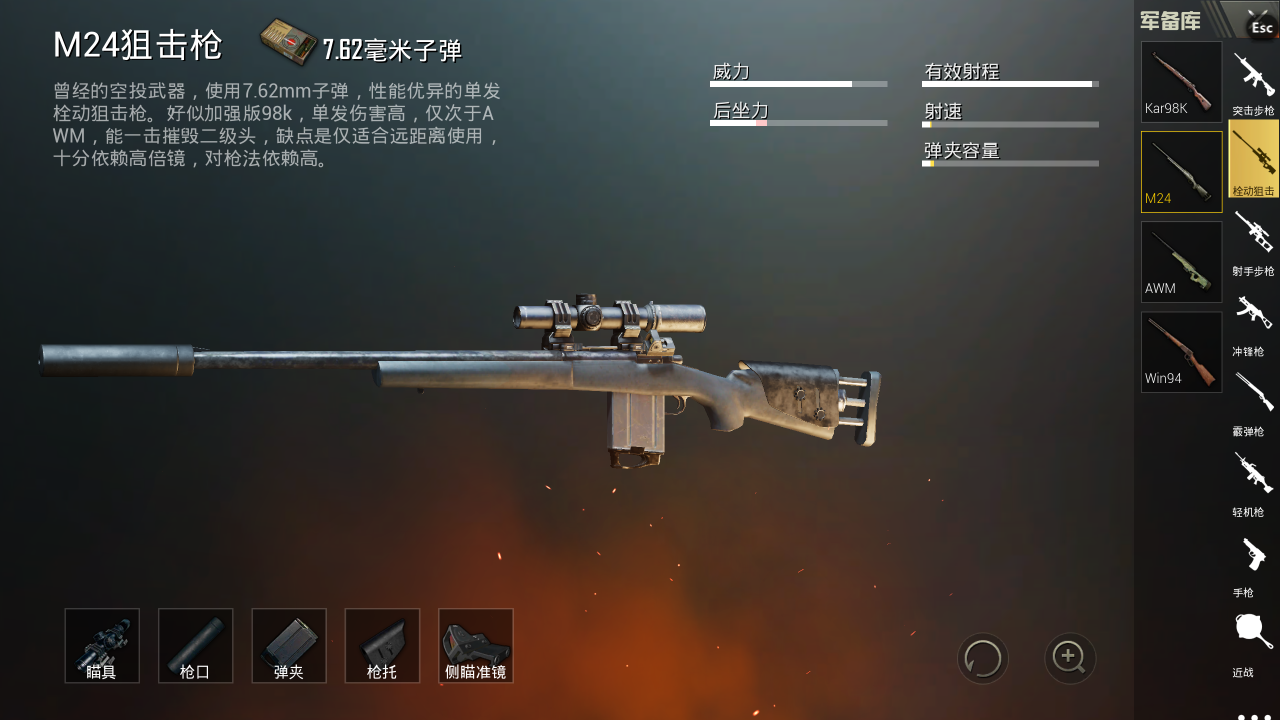Select the 侧瞄准镜 canted sight slot

[x=476, y=646]
